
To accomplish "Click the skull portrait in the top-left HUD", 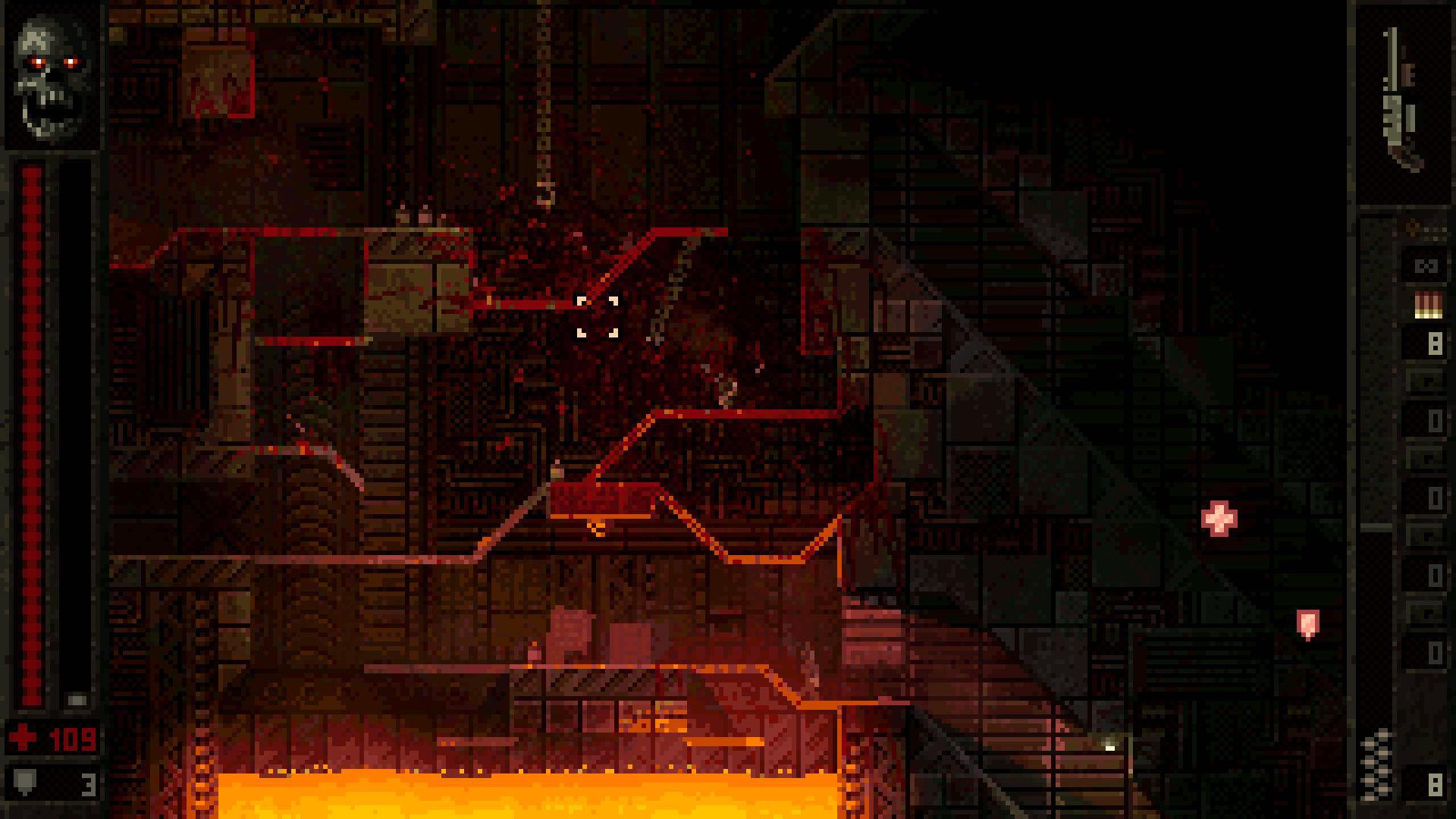I will [x=49, y=72].
